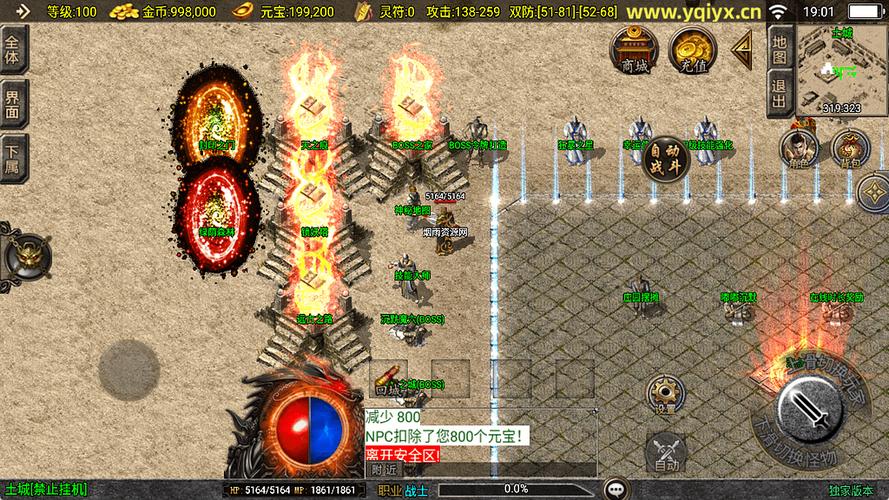
Task: Toggle the 自动 crossed-swords button
Action: click(664, 451)
